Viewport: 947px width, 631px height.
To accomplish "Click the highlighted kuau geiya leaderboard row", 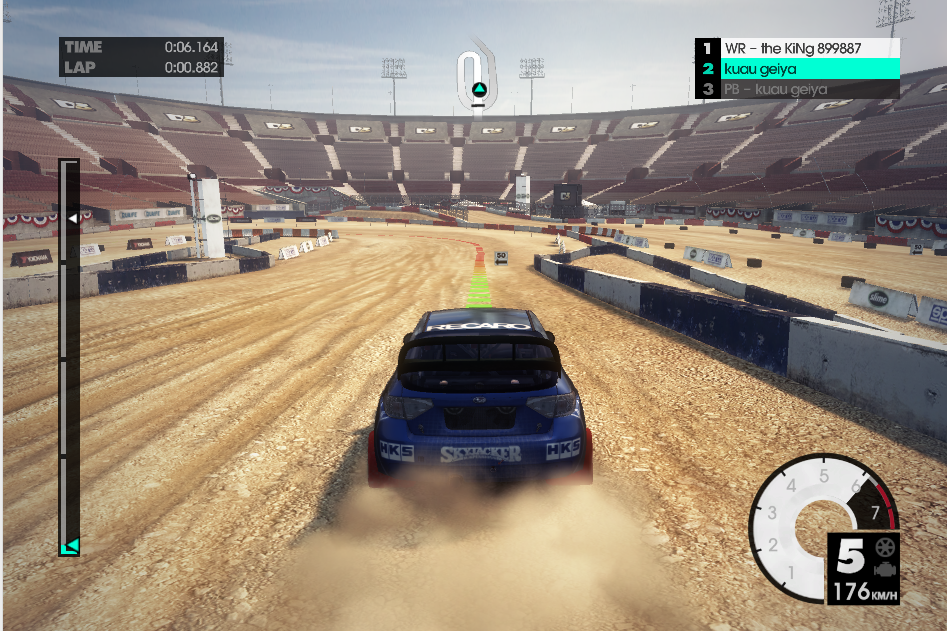I will [797, 68].
